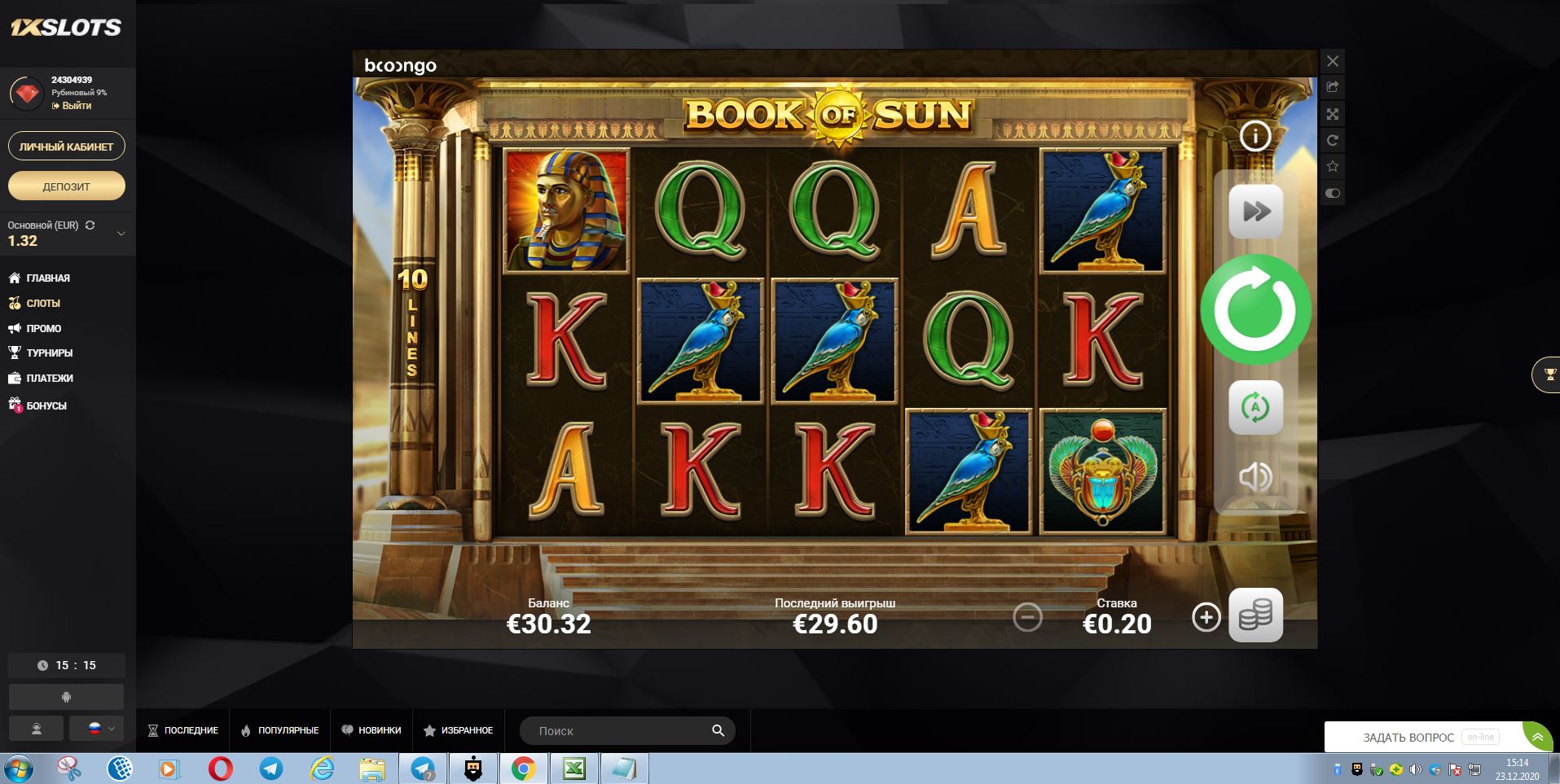This screenshot has height=784, width=1560.
Task: Open the autoplay settings button
Action: click(1255, 407)
